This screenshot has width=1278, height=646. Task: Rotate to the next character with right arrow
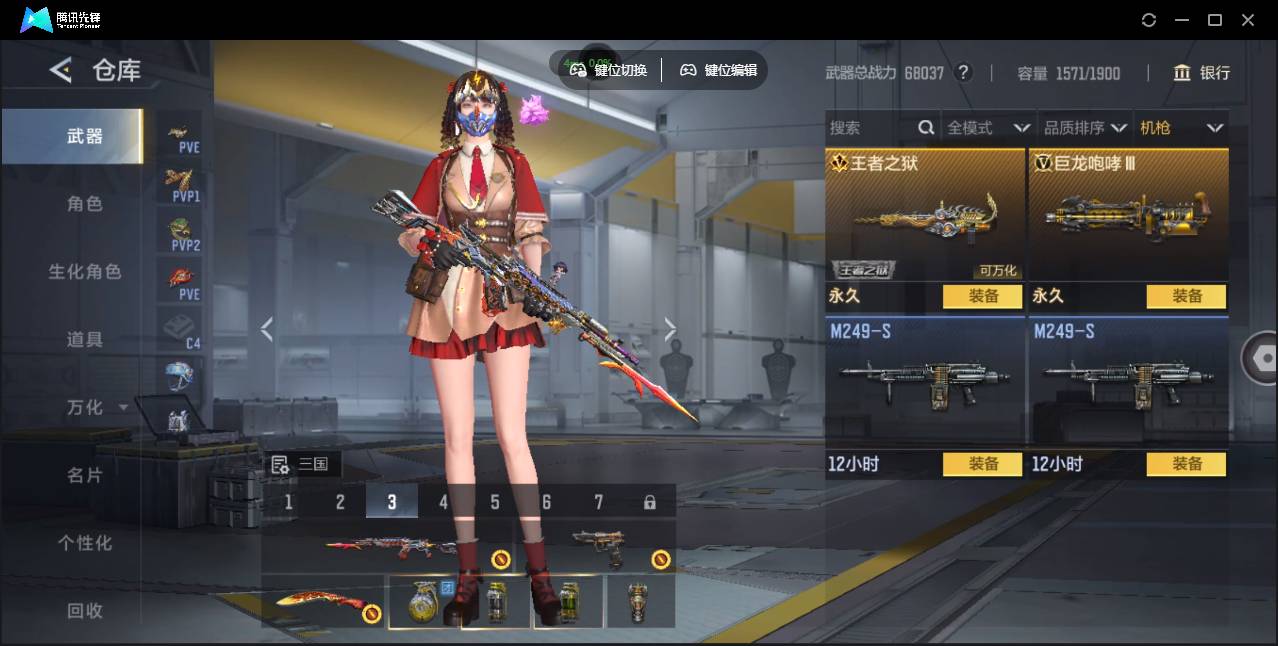670,329
